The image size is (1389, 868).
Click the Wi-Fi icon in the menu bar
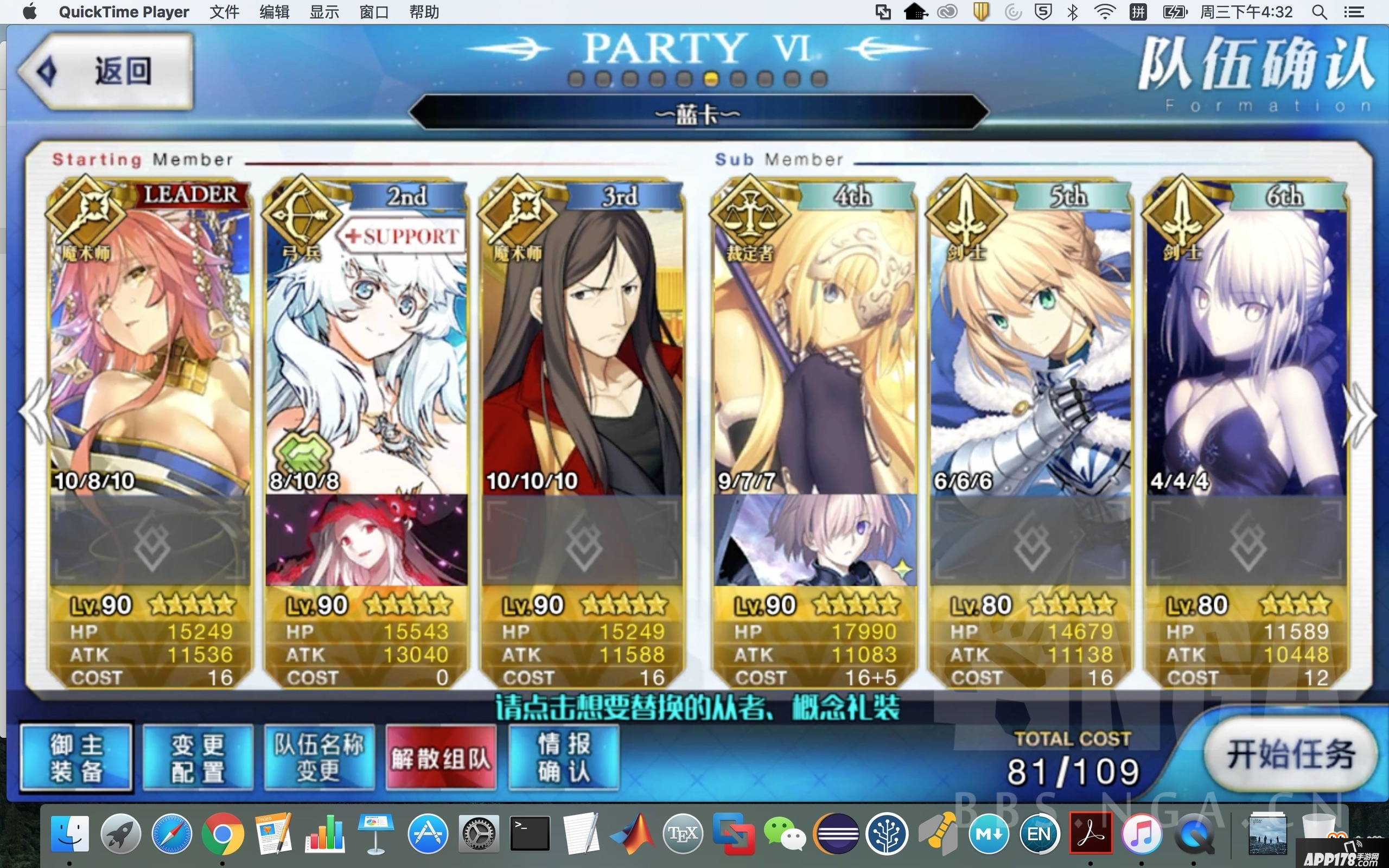coord(1105,11)
